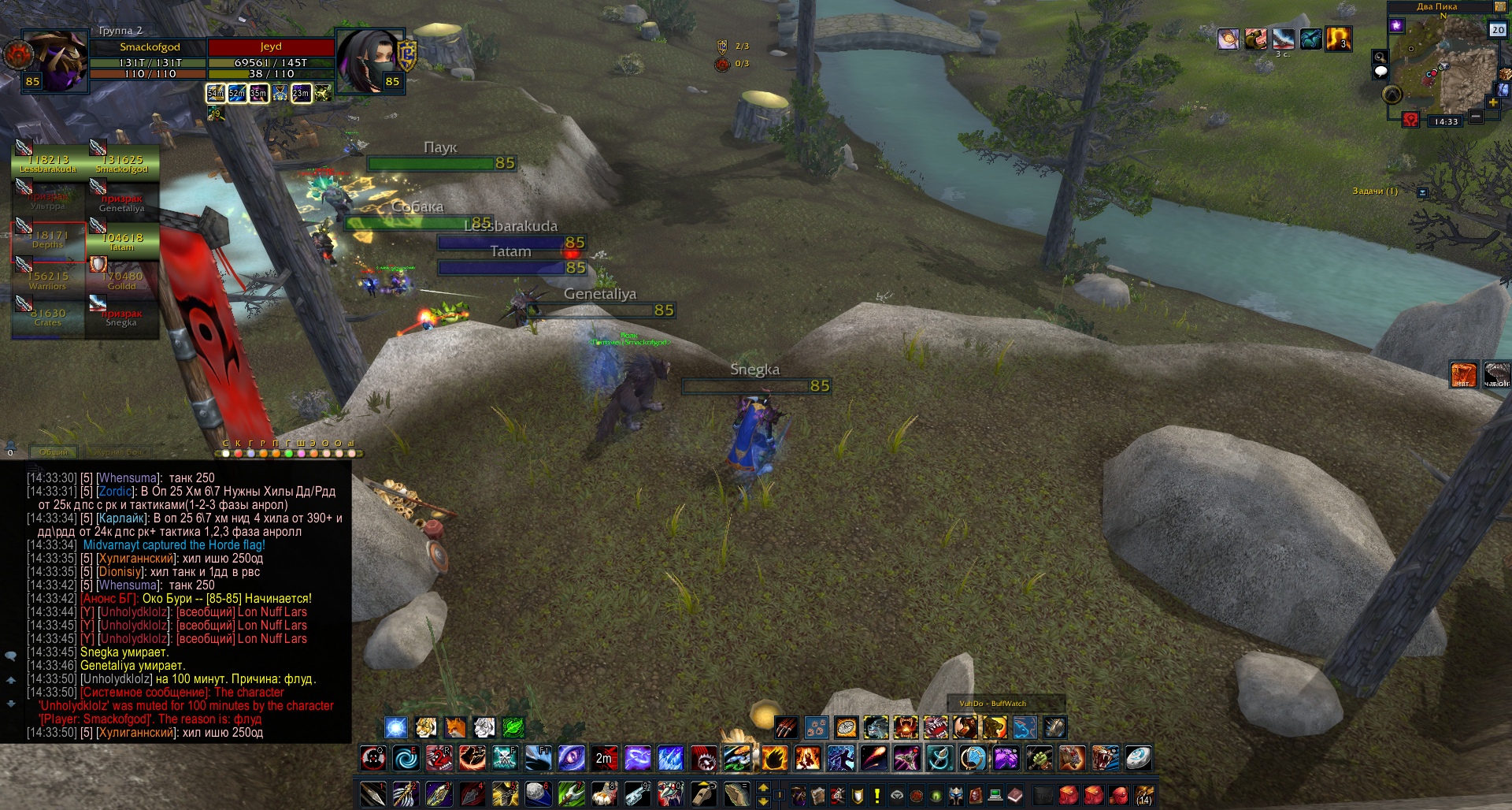Image resolution: width=1512 pixels, height=810 pixels.
Task: Open the minimap tracking magnifier button
Action: tap(1380, 57)
